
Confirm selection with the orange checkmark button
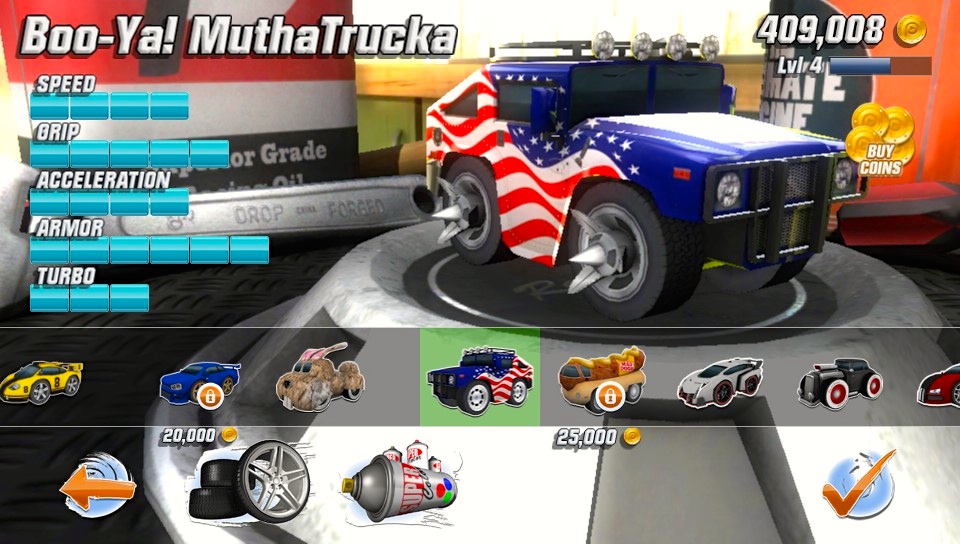click(x=858, y=485)
